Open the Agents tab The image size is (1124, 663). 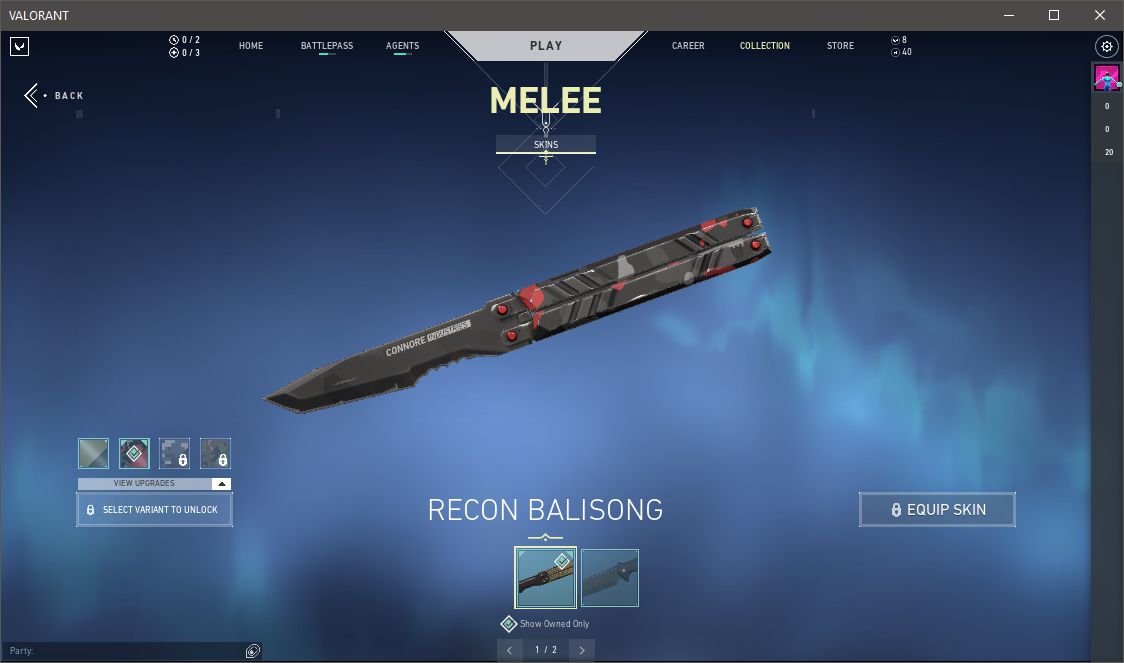tap(402, 46)
